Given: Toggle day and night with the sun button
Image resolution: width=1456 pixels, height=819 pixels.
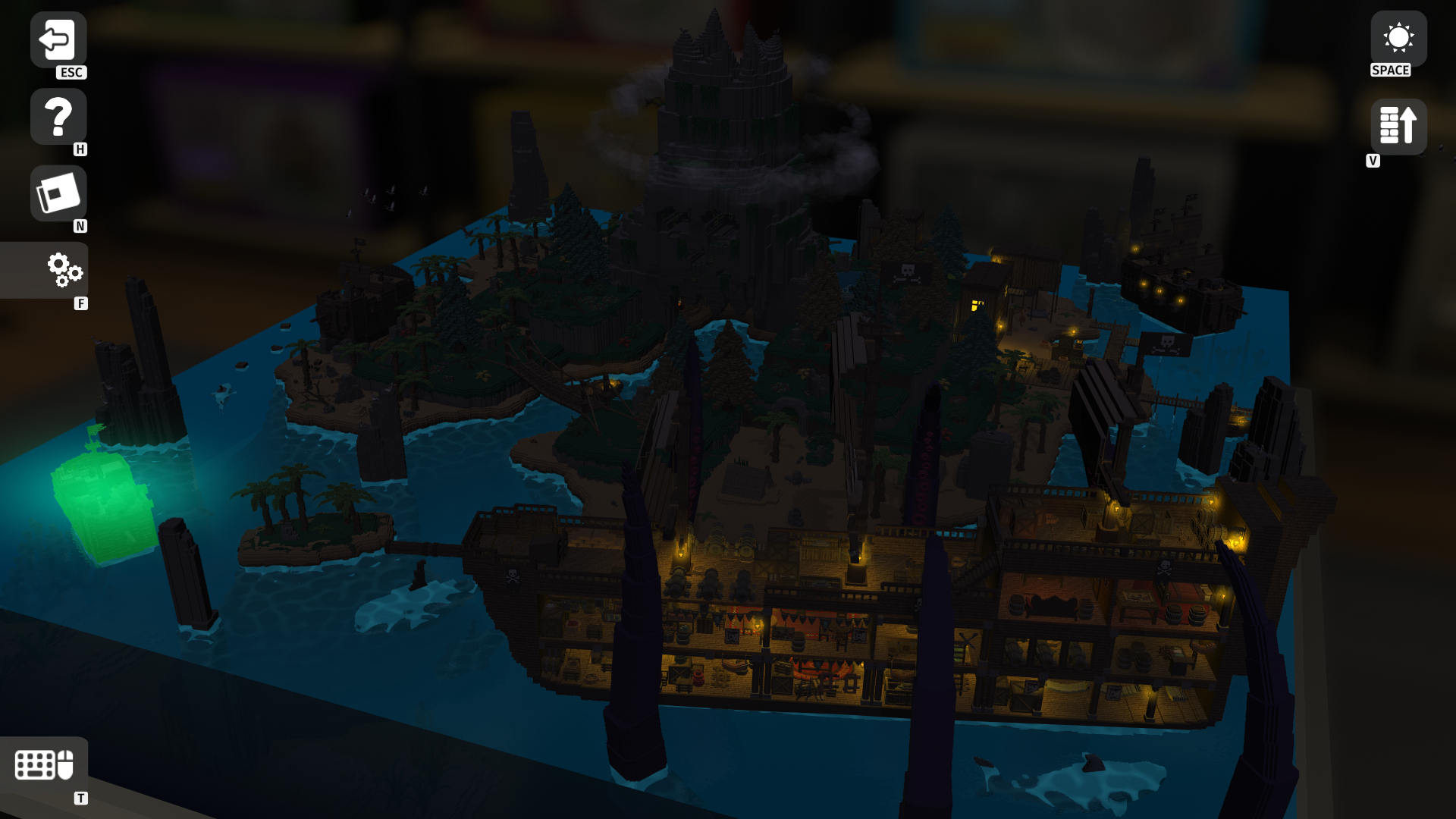Looking at the screenshot, I should pyautogui.click(x=1398, y=36).
